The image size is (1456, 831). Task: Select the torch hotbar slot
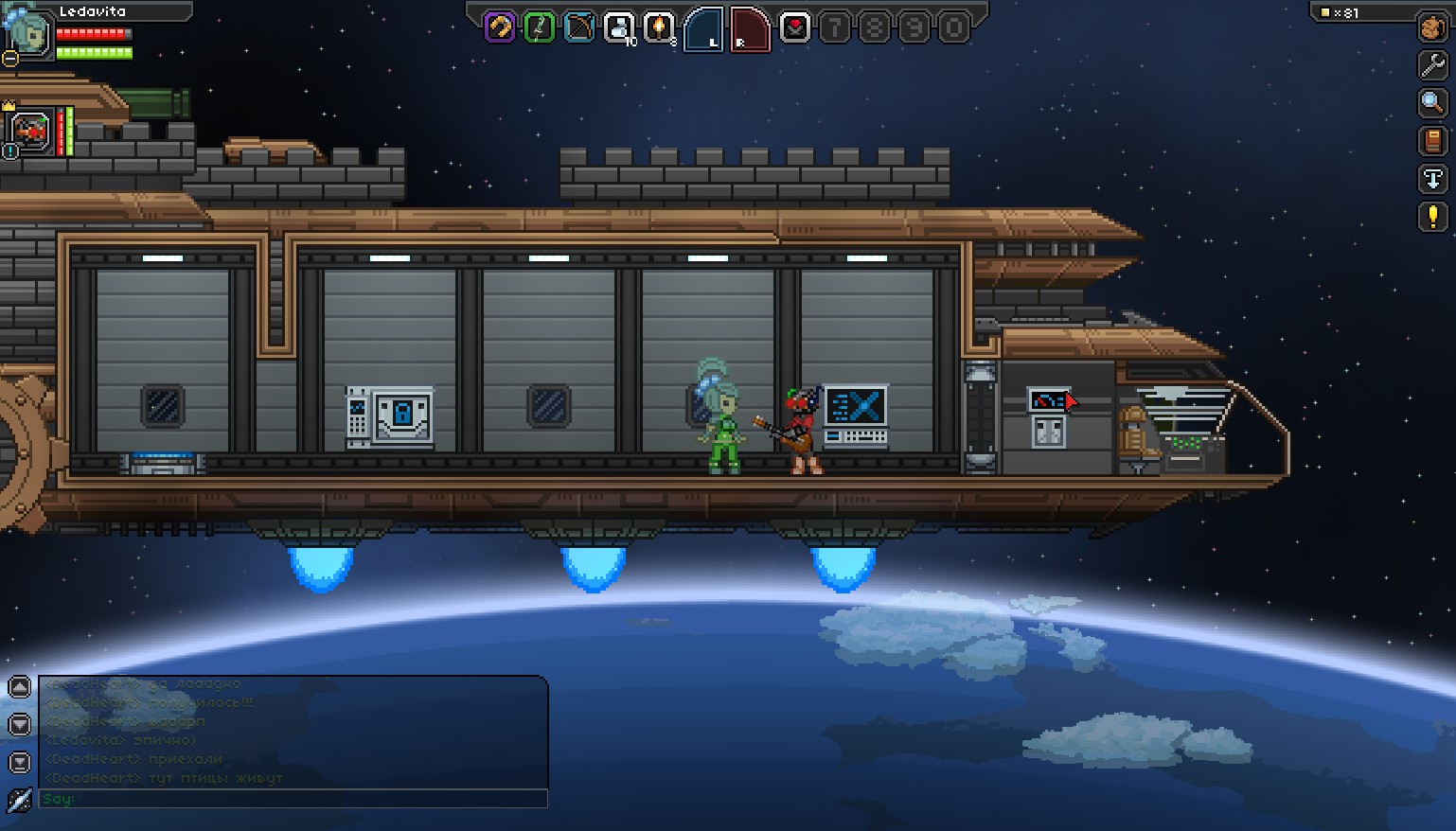(x=658, y=27)
